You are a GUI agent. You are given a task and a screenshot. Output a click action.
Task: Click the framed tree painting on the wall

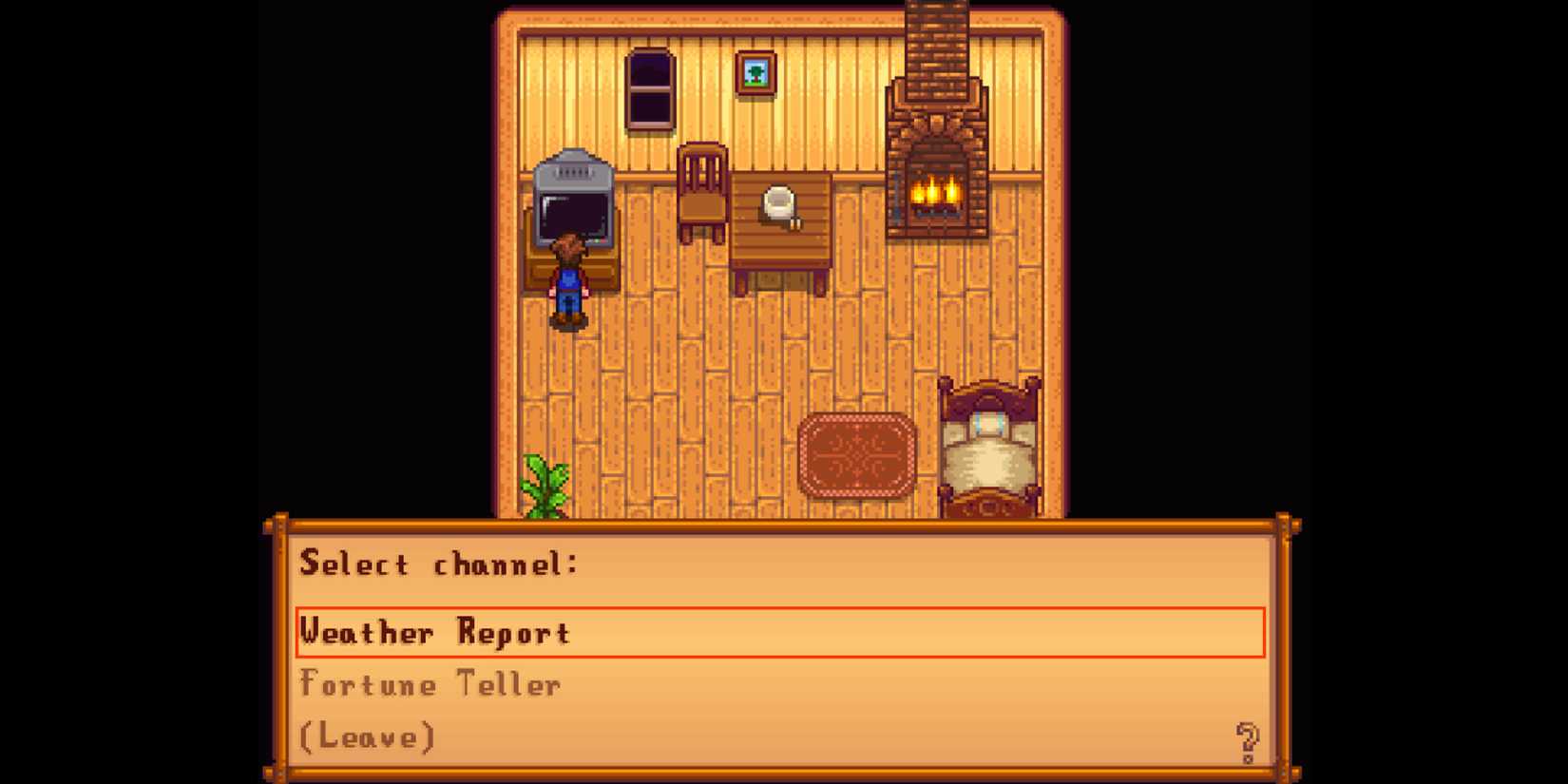(754, 71)
